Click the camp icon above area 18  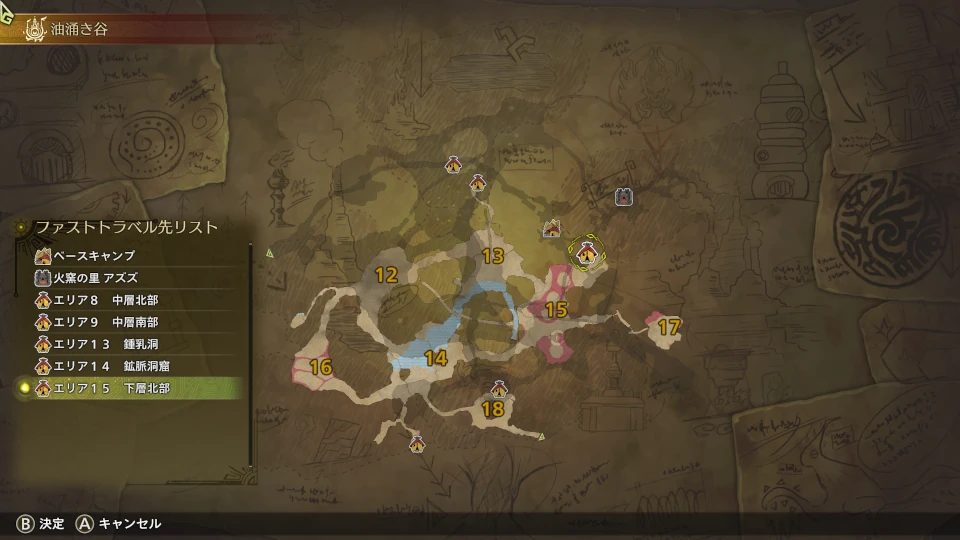[499, 389]
